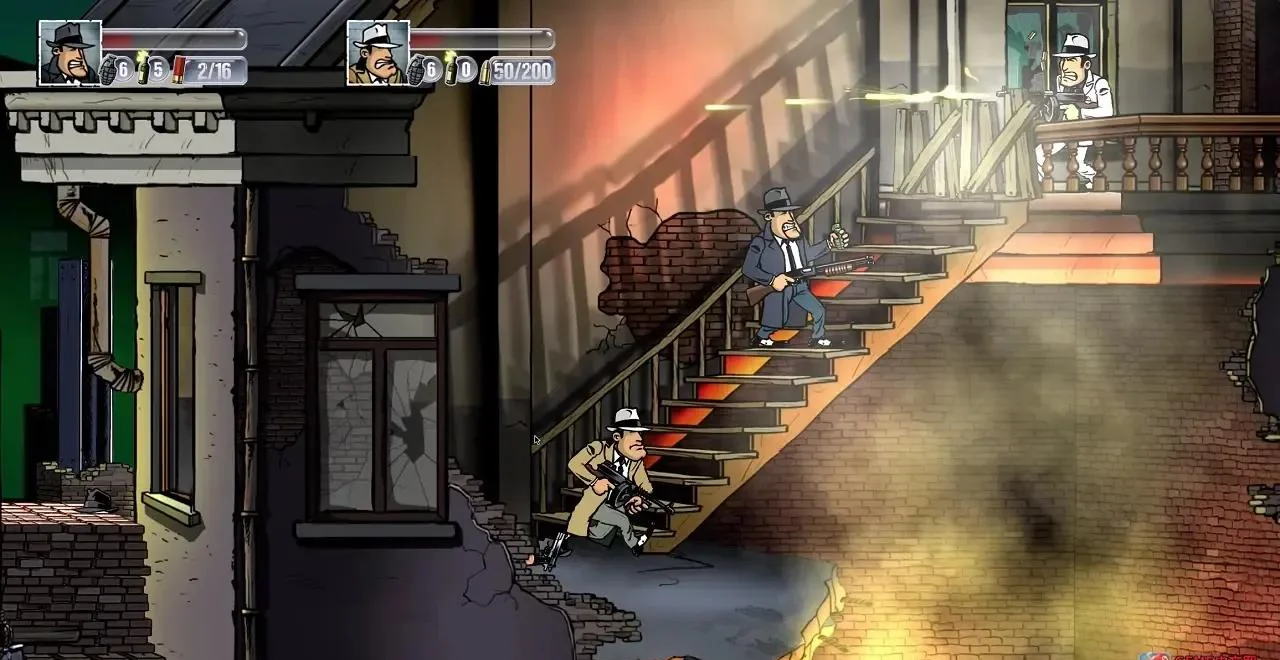The height and width of the screenshot is (660, 1280).
Task: Click the dark-fedora gangster player portrait
Action: point(70,52)
